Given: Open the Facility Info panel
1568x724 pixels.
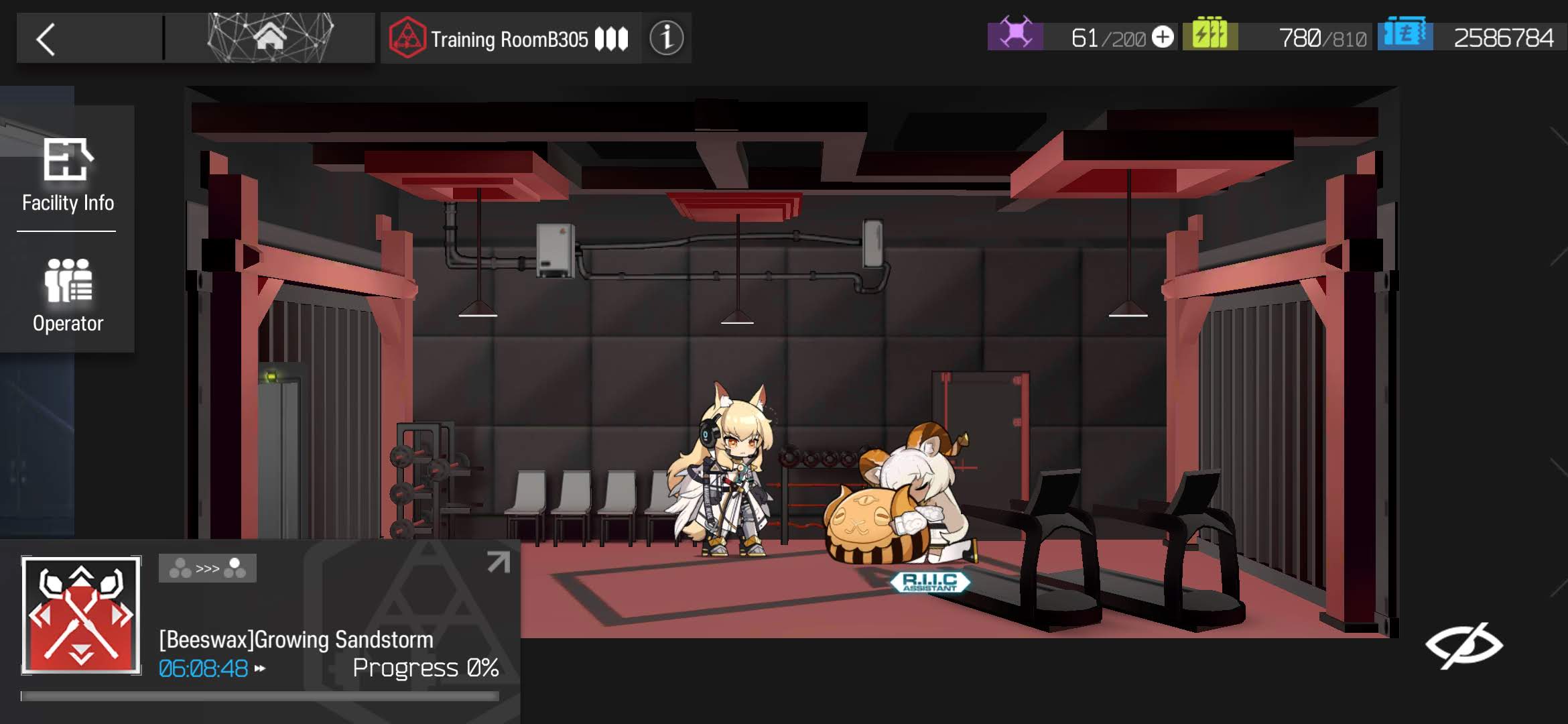Looking at the screenshot, I should (67, 174).
